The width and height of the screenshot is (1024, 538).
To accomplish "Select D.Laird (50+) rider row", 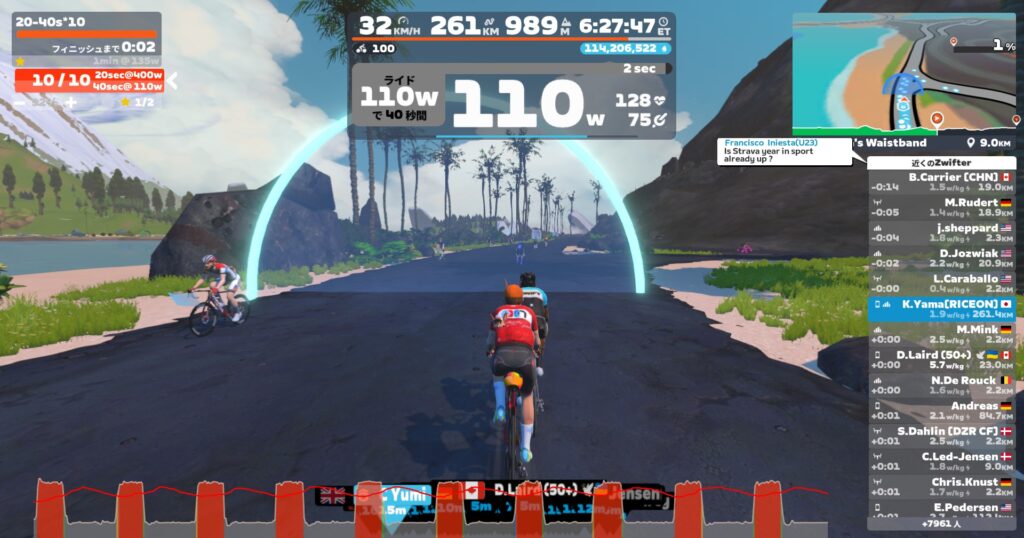I will tap(941, 359).
